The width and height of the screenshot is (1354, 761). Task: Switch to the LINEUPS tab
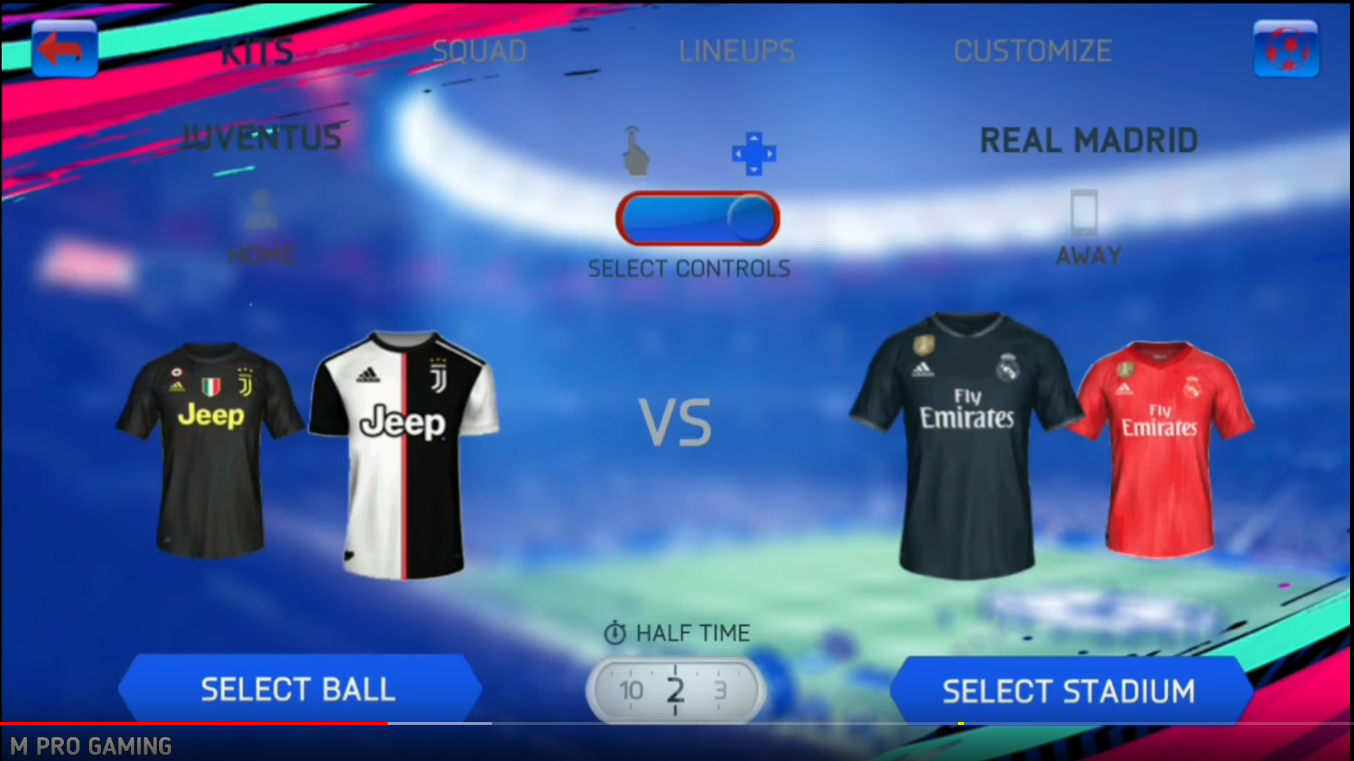737,52
